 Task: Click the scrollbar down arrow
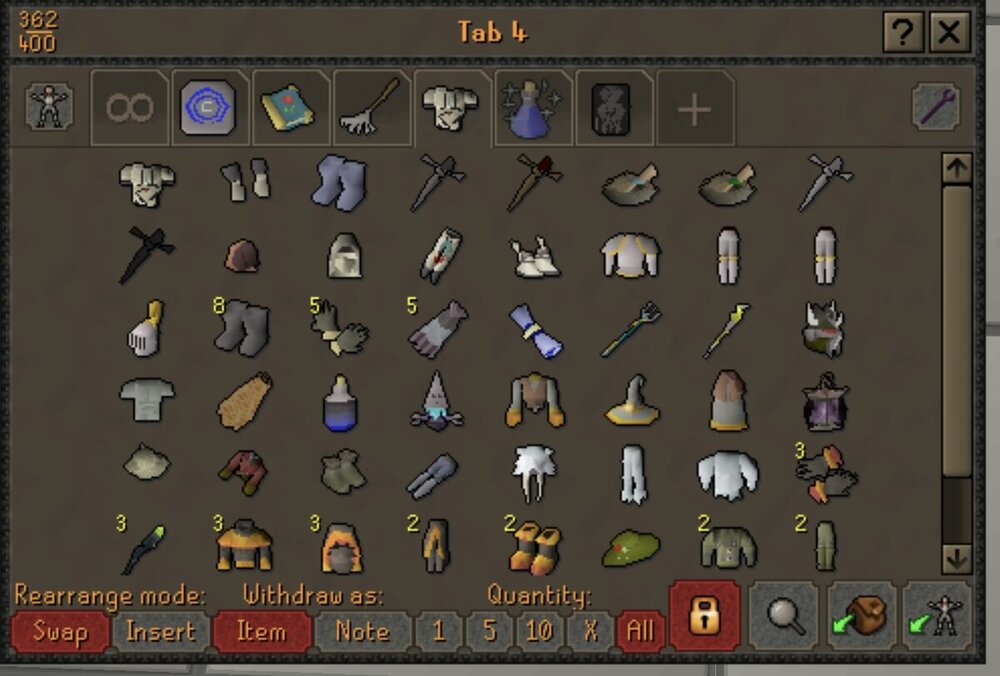coord(956,557)
